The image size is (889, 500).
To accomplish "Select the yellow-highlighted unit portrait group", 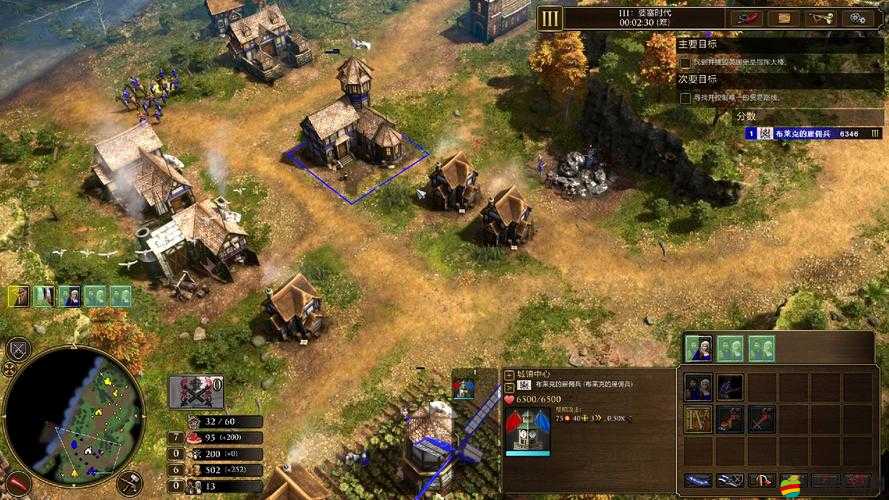I will [x=20, y=296].
